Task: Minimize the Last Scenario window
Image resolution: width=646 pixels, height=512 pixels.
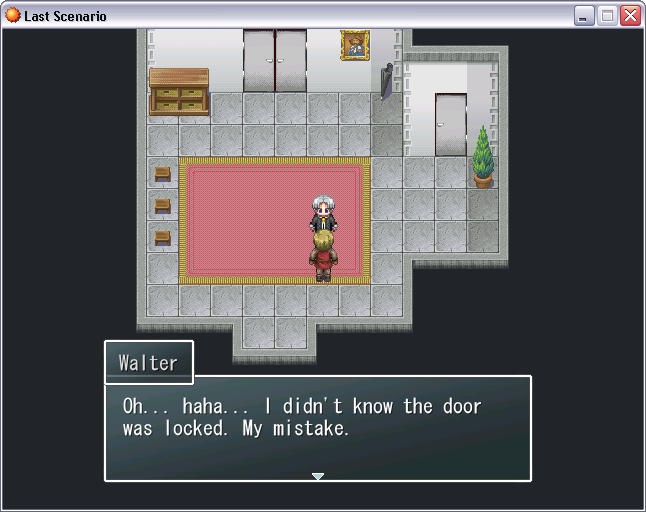Action: click(584, 16)
